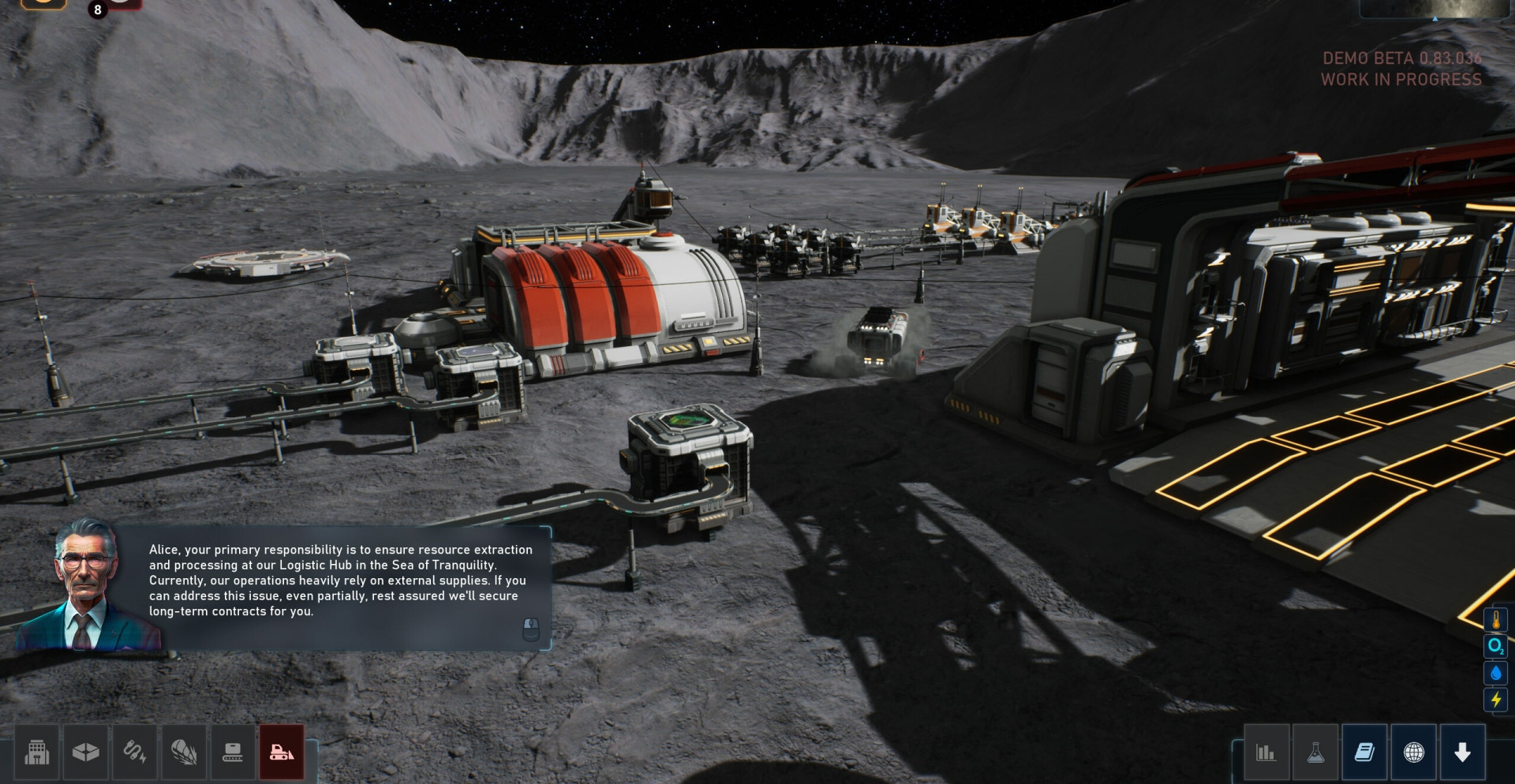Select the storage box build category

coord(85,752)
